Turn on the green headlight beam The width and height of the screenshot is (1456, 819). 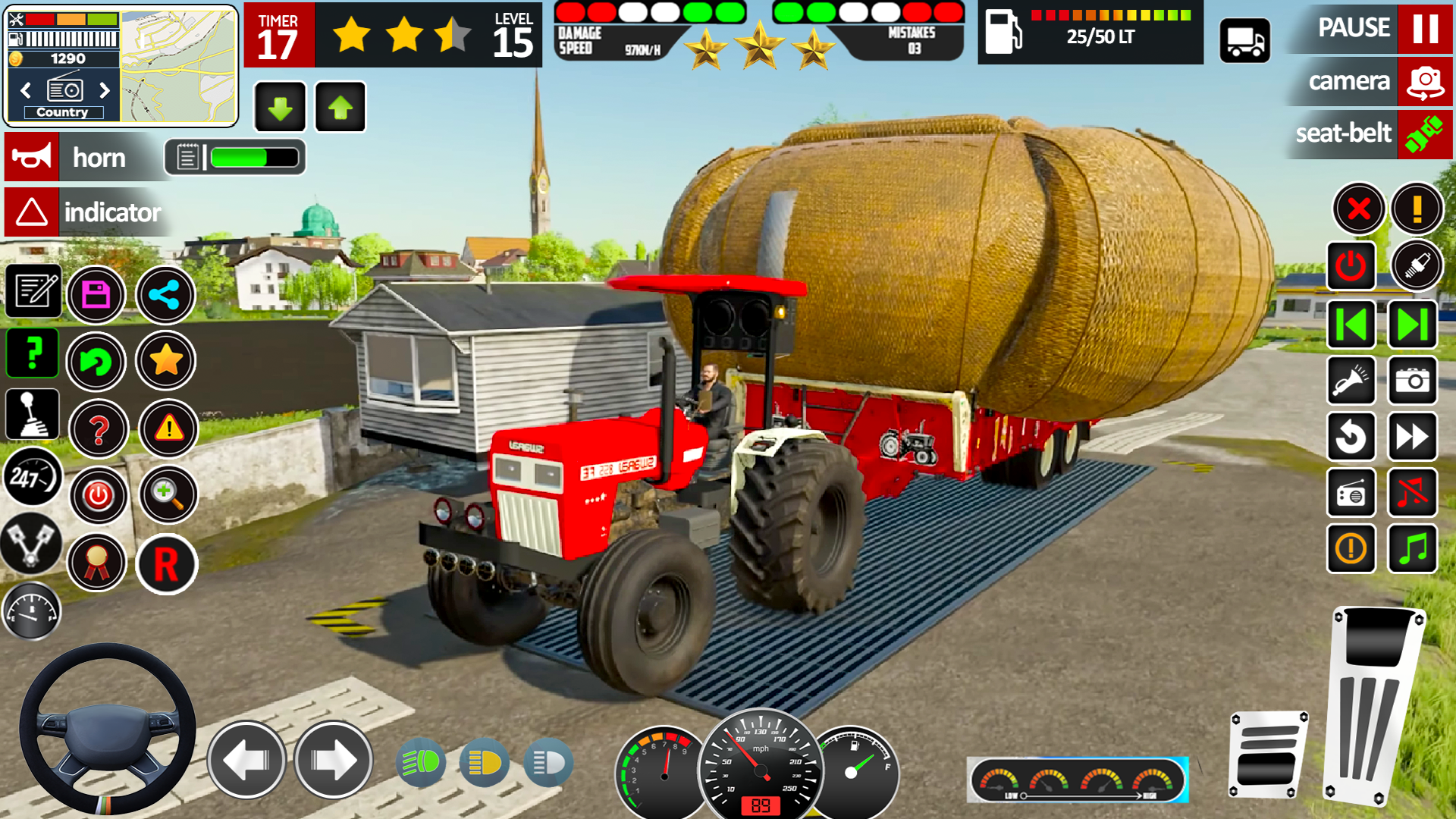tap(421, 762)
